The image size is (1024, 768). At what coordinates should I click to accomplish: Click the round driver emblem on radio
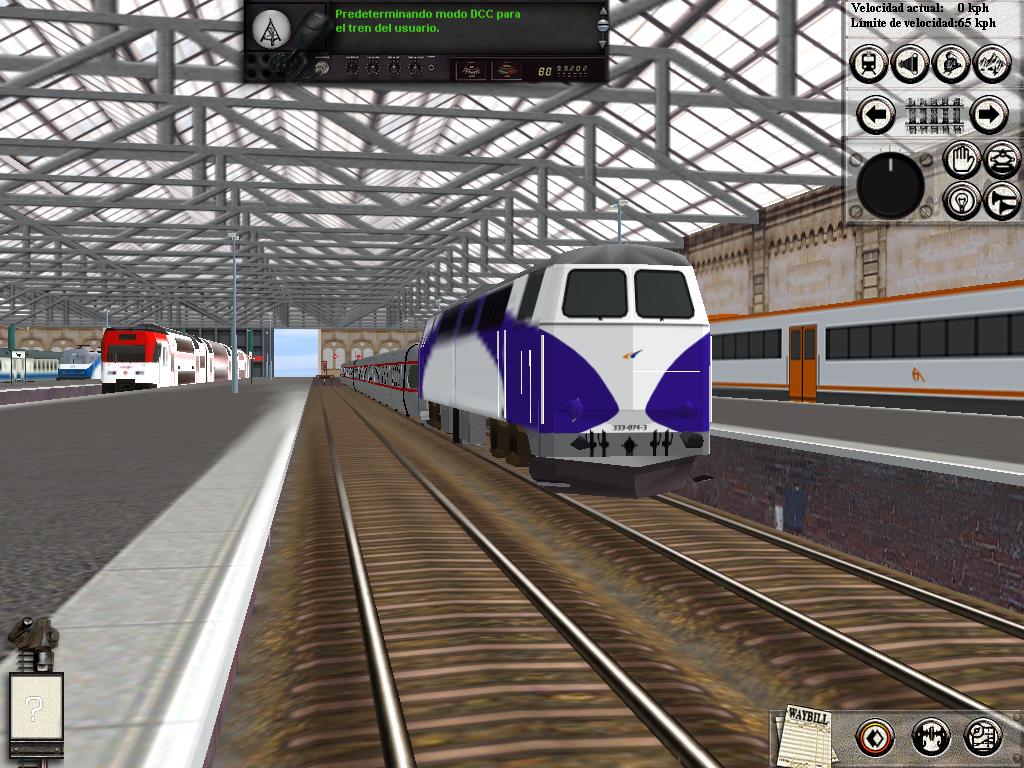268,30
